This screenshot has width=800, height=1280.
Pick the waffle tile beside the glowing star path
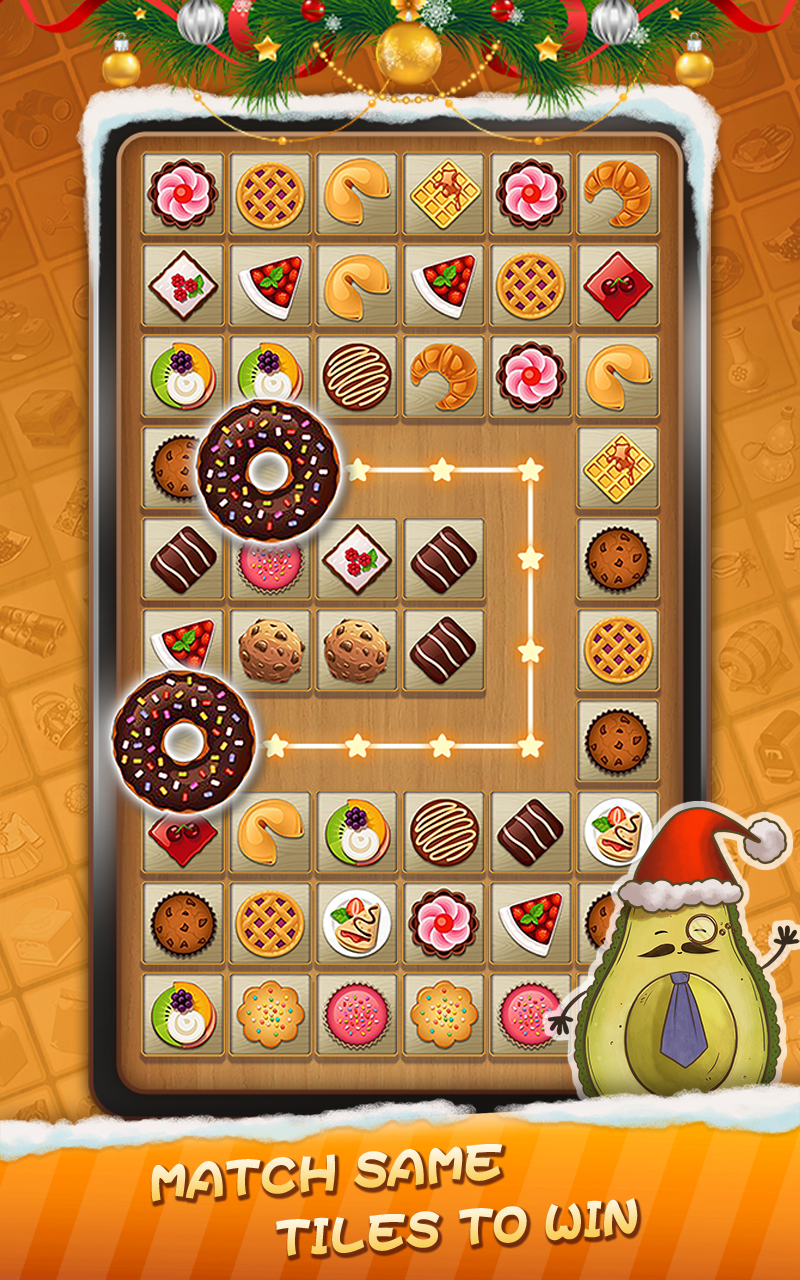pos(618,467)
